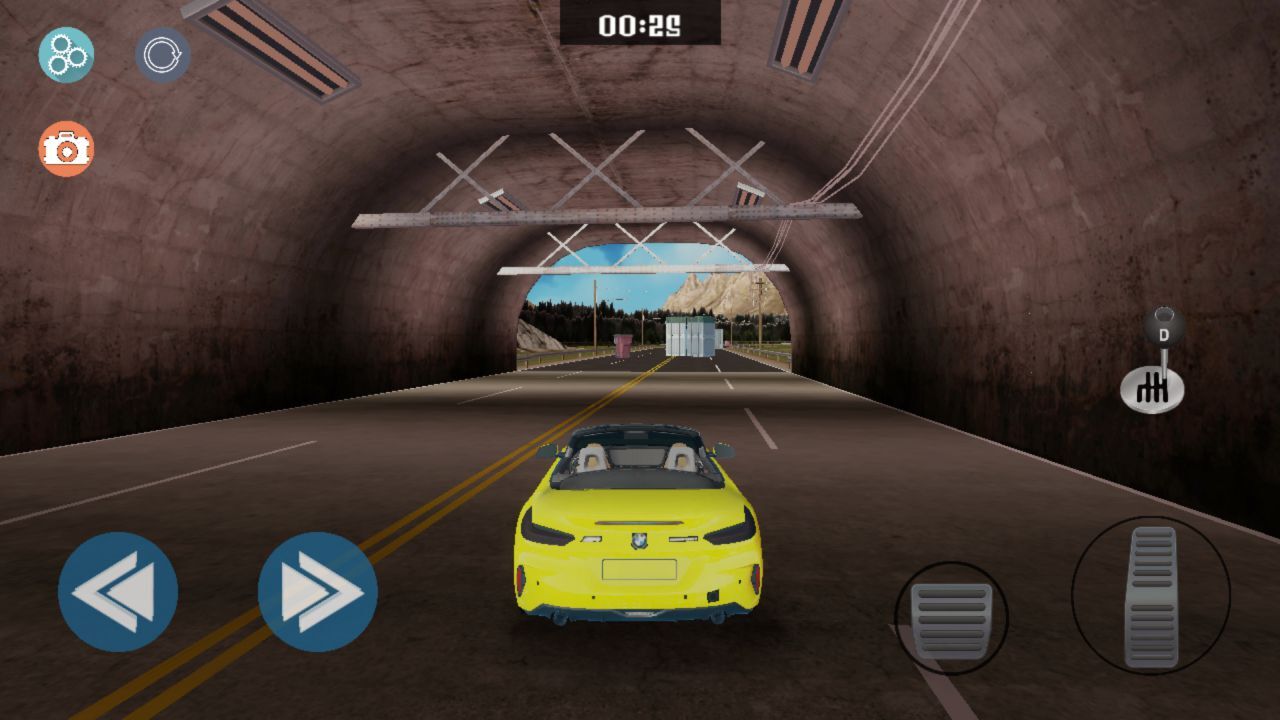Take a screenshot with the orange camera button
The height and width of the screenshot is (720, 1280).
66,149
